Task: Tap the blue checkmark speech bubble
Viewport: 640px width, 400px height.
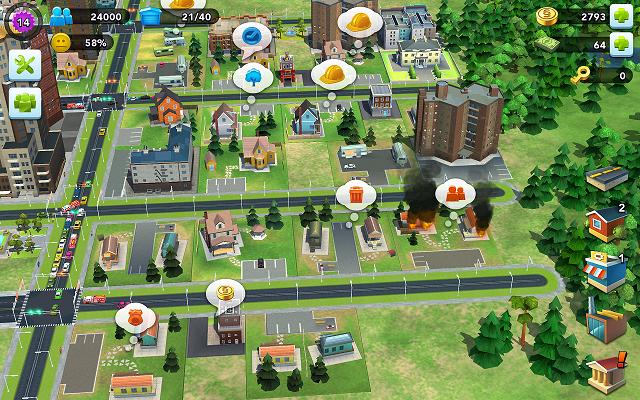Action: [251, 36]
